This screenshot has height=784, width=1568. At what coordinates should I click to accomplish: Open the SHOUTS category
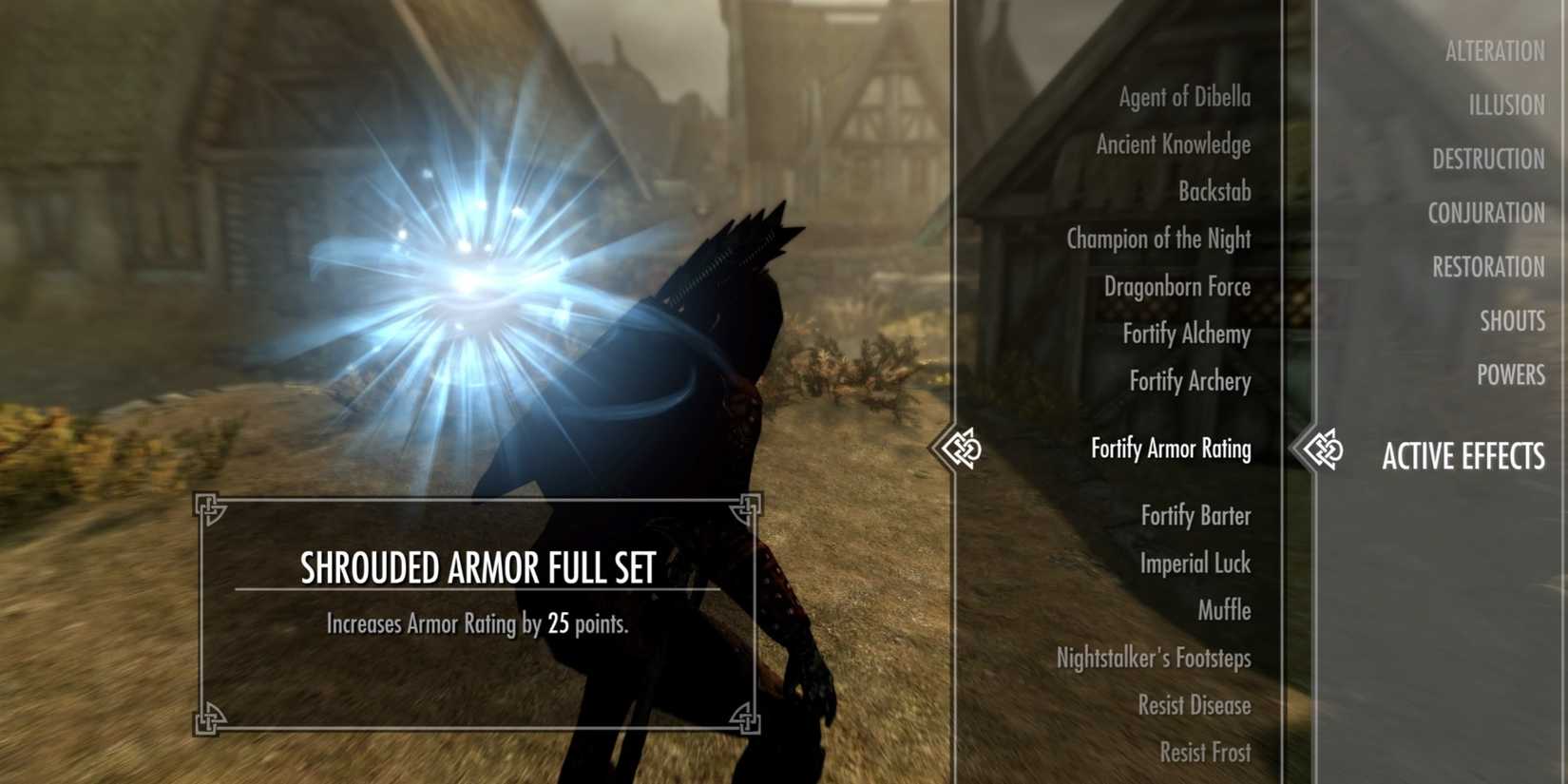coord(1512,321)
